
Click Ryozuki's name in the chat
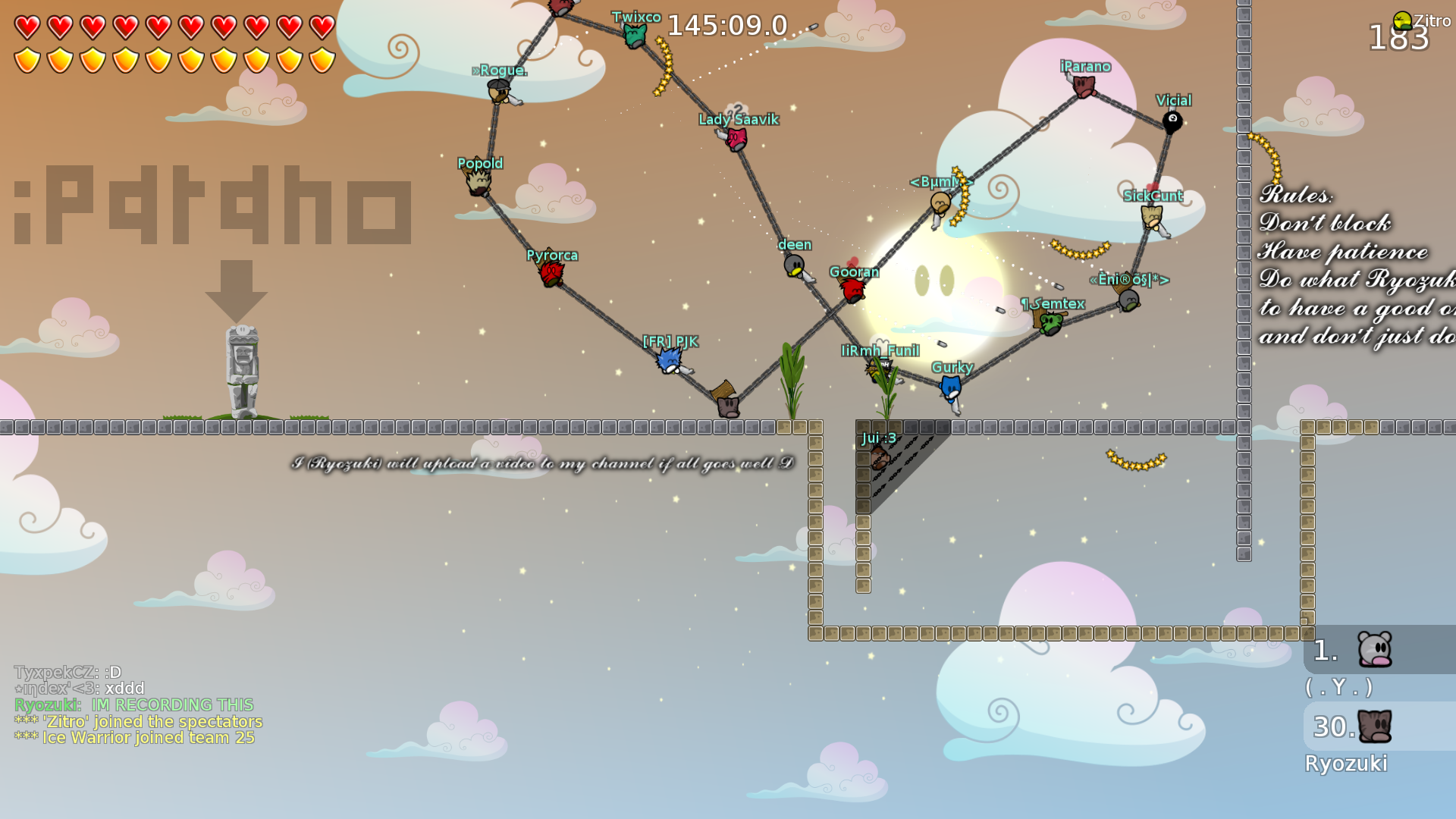[44, 704]
